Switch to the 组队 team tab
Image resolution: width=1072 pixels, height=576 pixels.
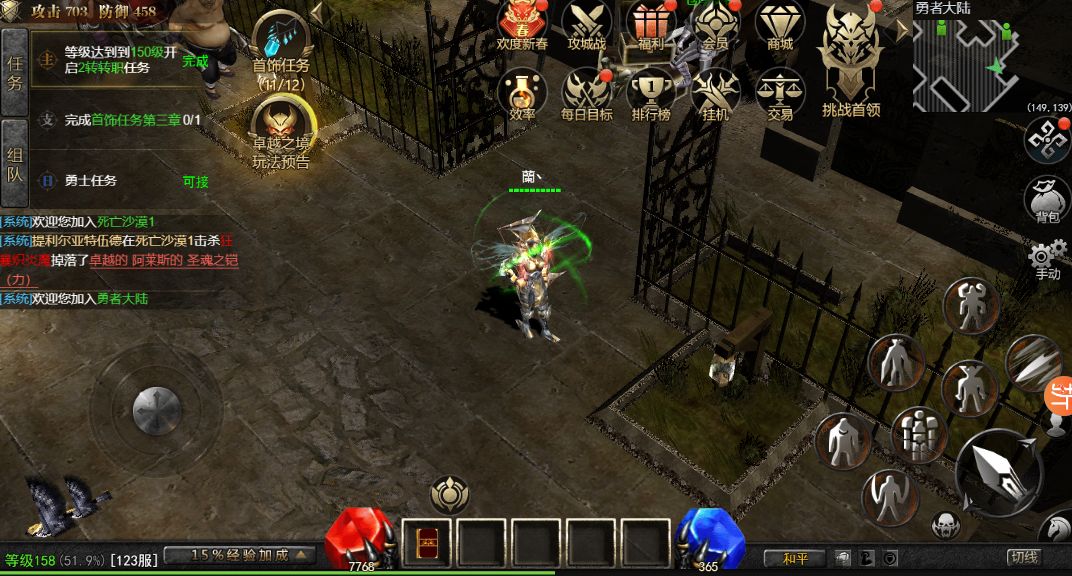15,164
